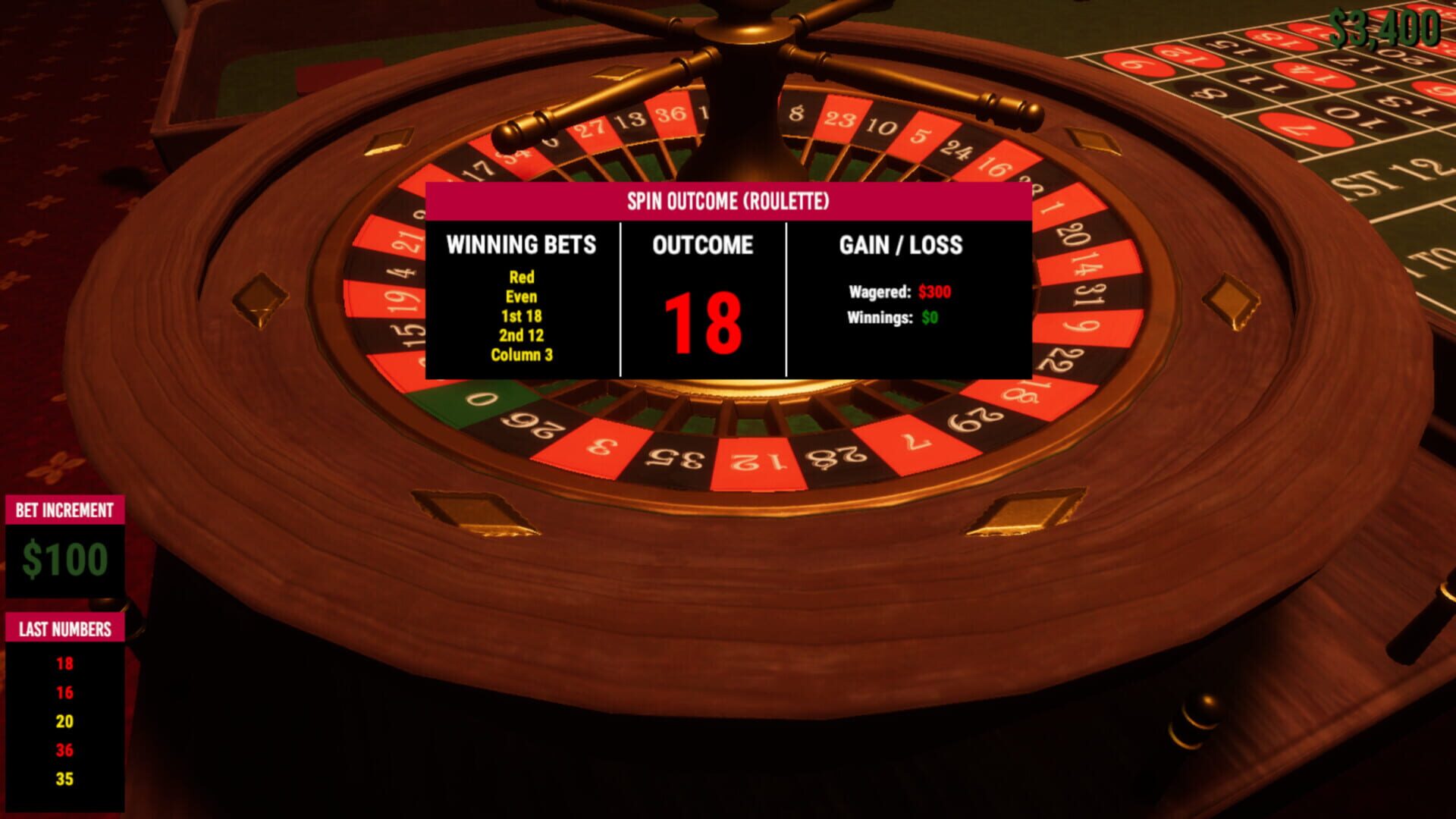Viewport: 1456px width, 819px height.
Task: Click the OUTCOME column header
Action: click(704, 245)
